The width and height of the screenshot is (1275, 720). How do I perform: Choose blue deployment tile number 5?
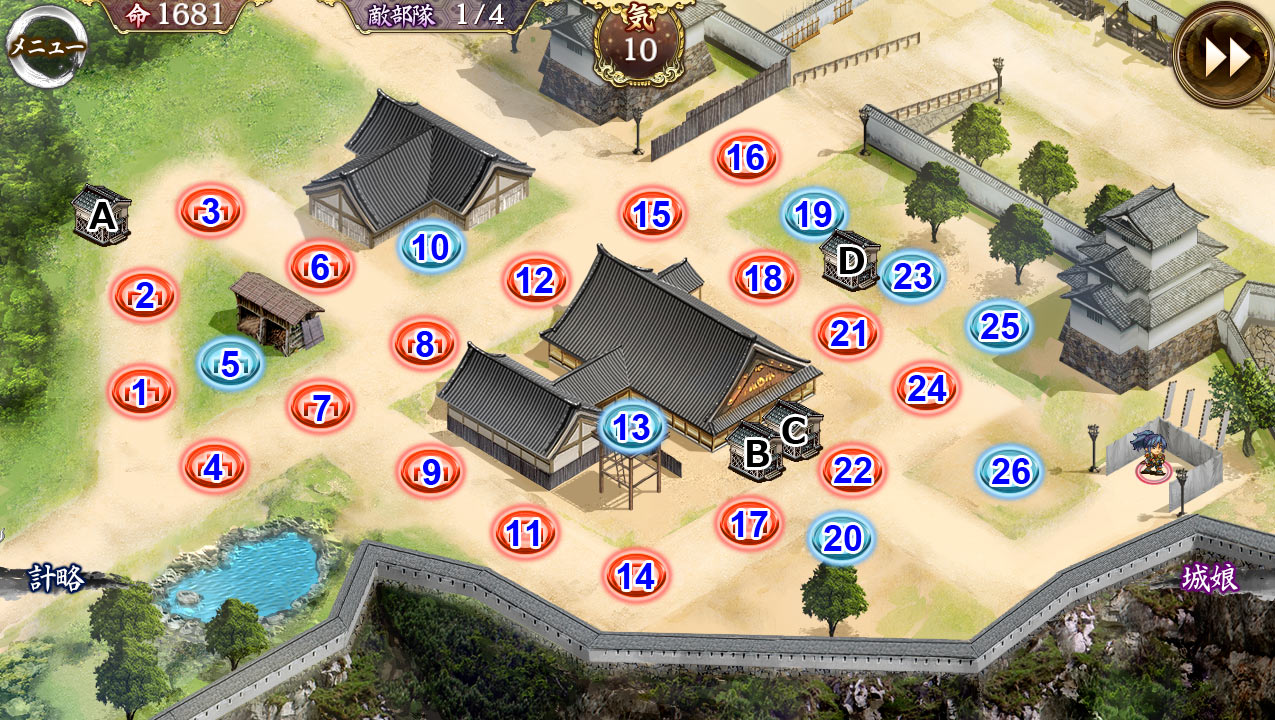[x=230, y=364]
